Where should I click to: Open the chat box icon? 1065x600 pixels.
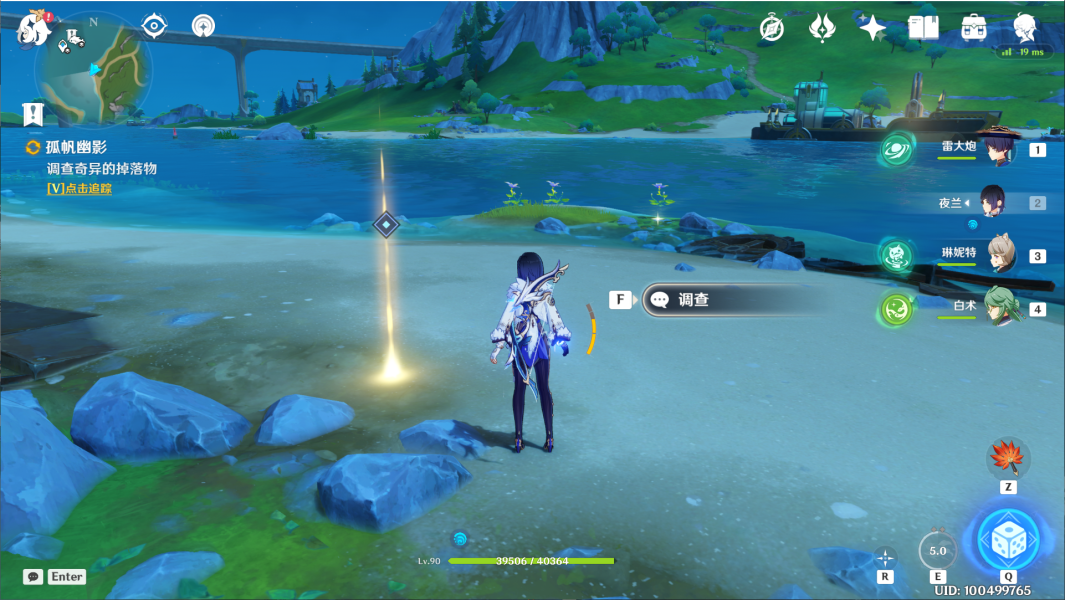33,577
